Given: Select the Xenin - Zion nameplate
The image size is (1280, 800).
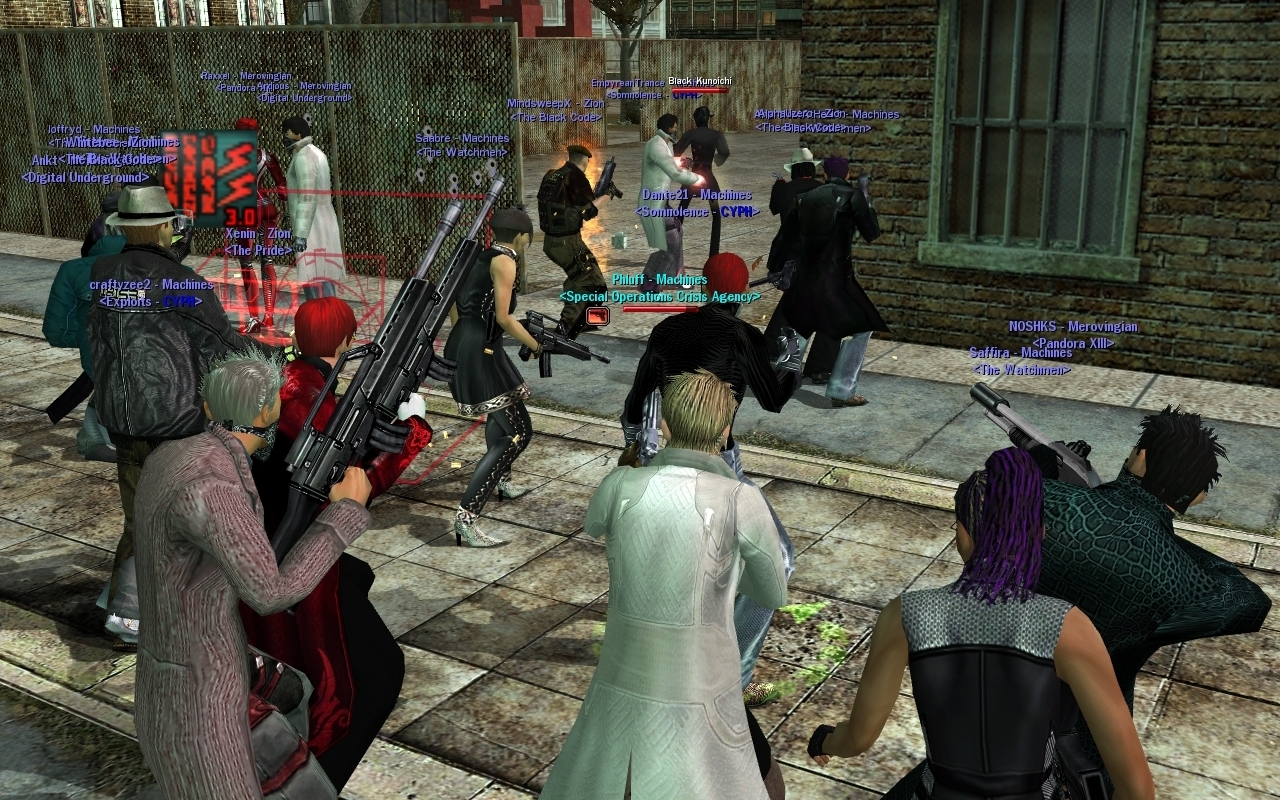Looking at the screenshot, I should [x=258, y=233].
